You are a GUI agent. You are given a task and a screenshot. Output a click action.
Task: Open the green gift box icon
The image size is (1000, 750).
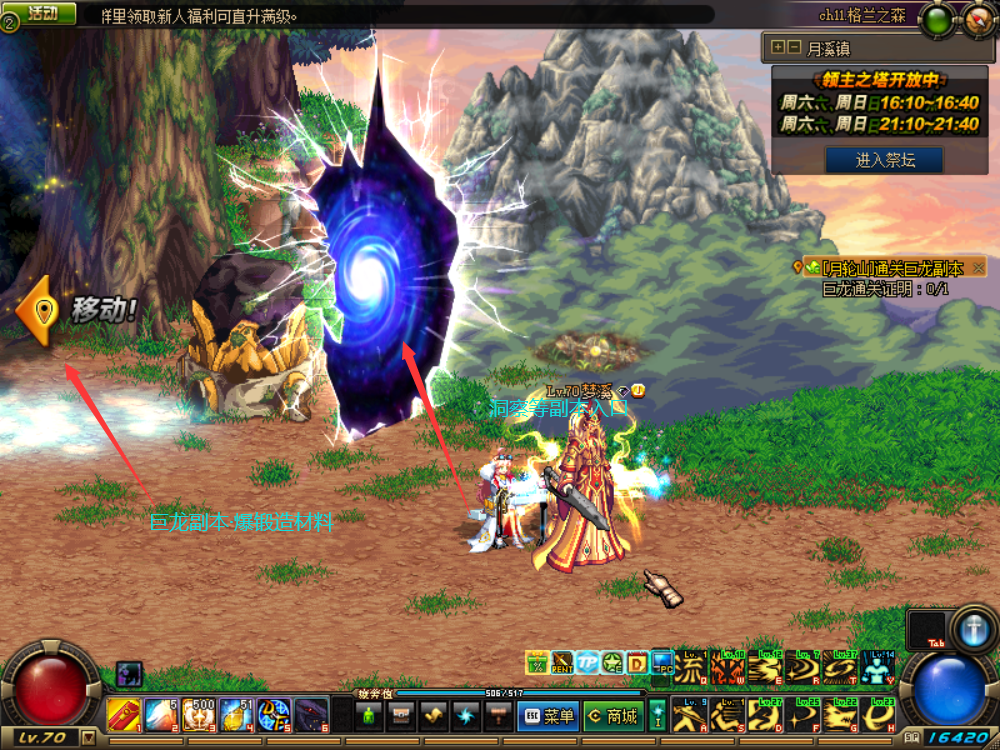(x=537, y=663)
